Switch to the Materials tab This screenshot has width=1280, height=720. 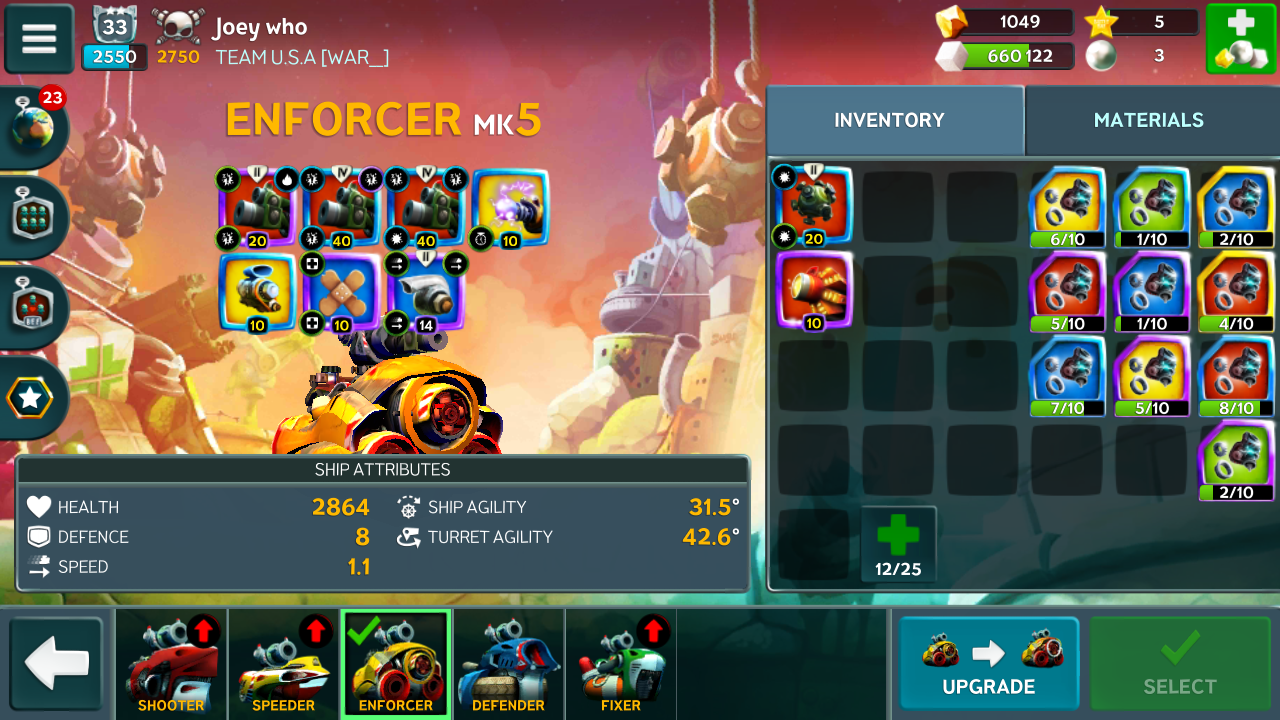click(1148, 120)
